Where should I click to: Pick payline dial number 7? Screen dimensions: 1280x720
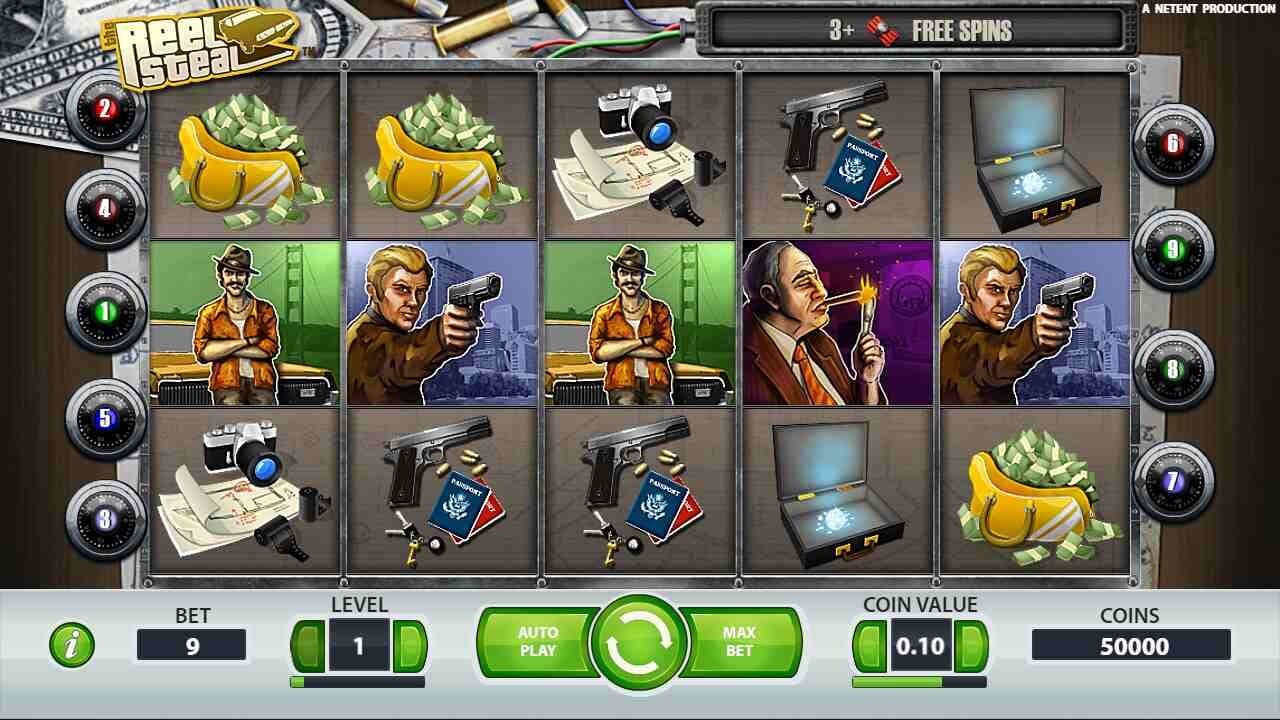click(x=1173, y=482)
